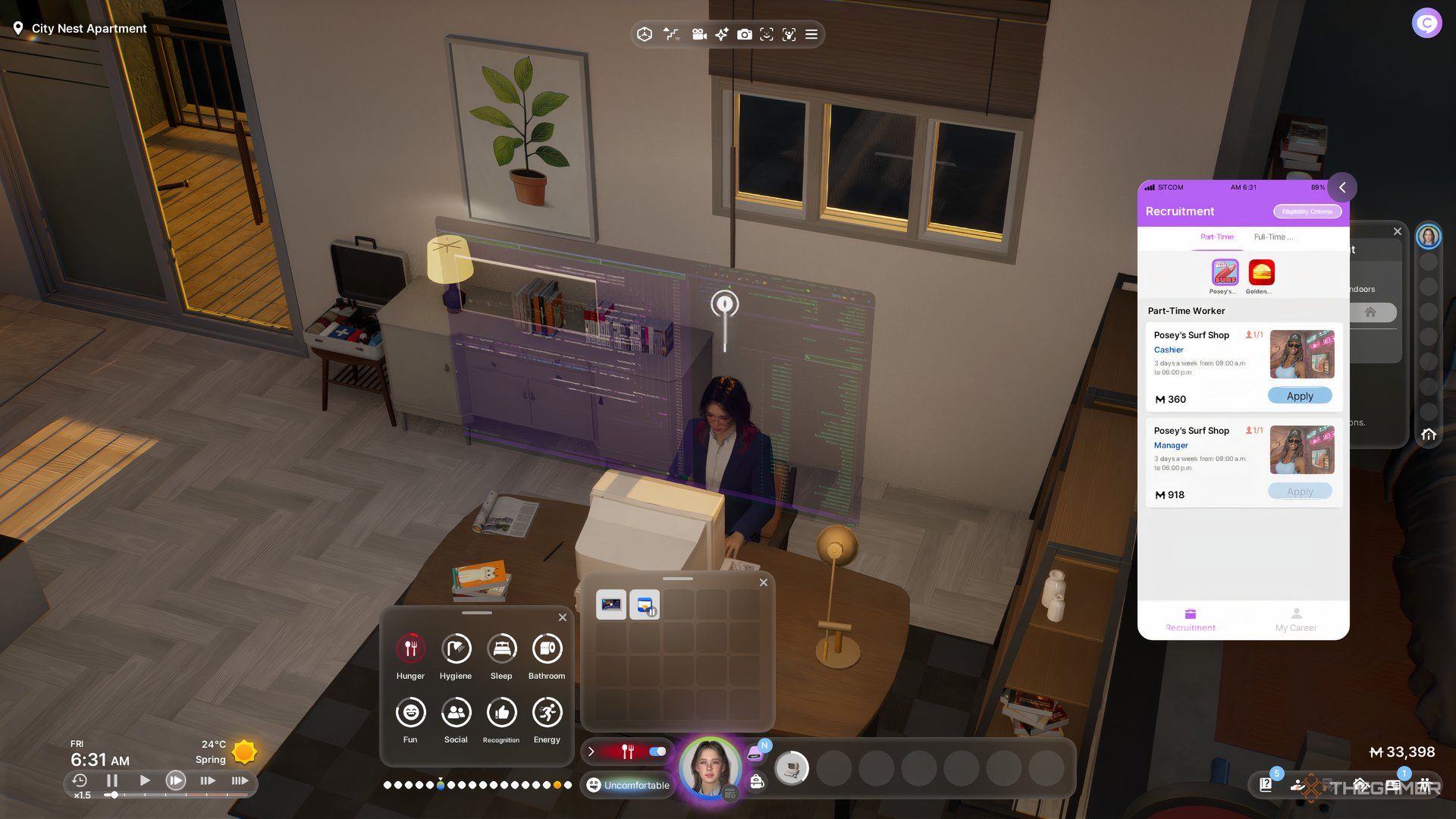Open photo camera mode in top toolbar
Viewport: 1456px width, 819px height.
coord(745,34)
